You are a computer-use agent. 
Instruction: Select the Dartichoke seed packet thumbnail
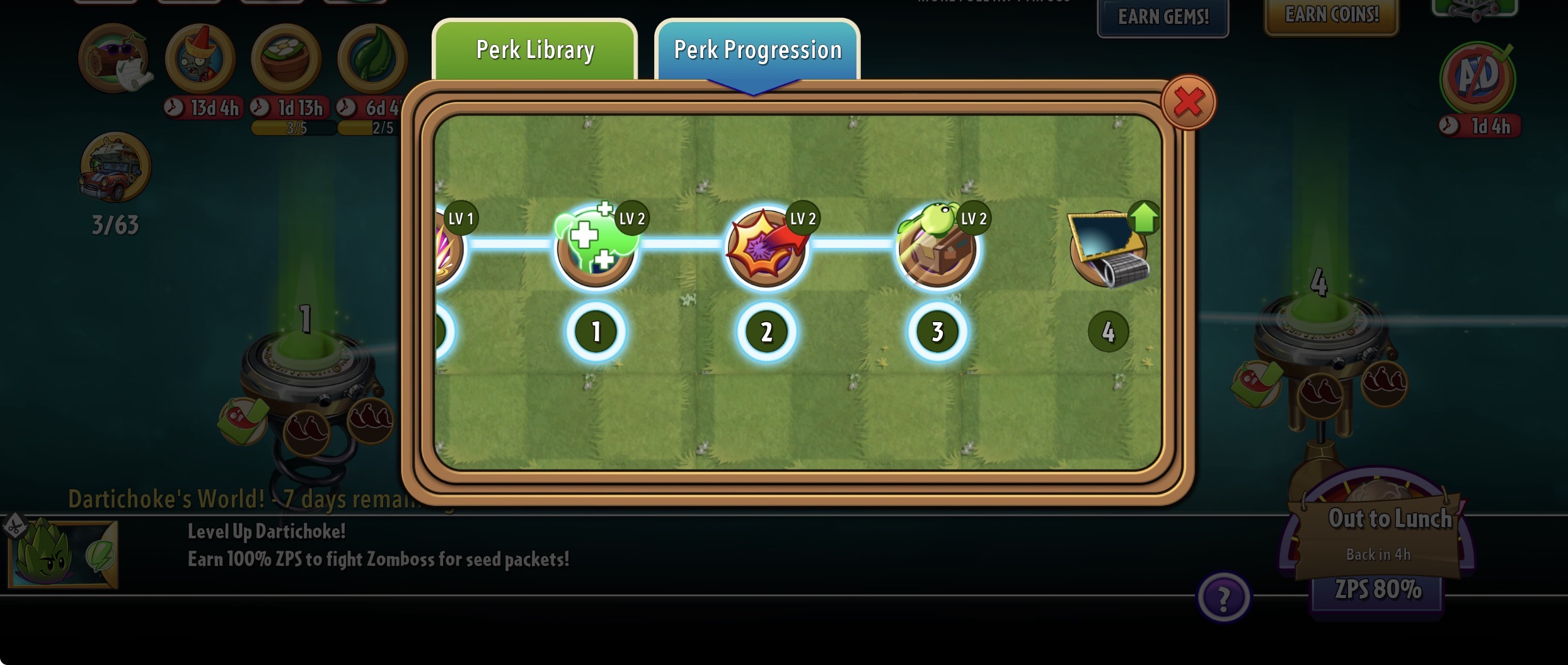point(62,555)
